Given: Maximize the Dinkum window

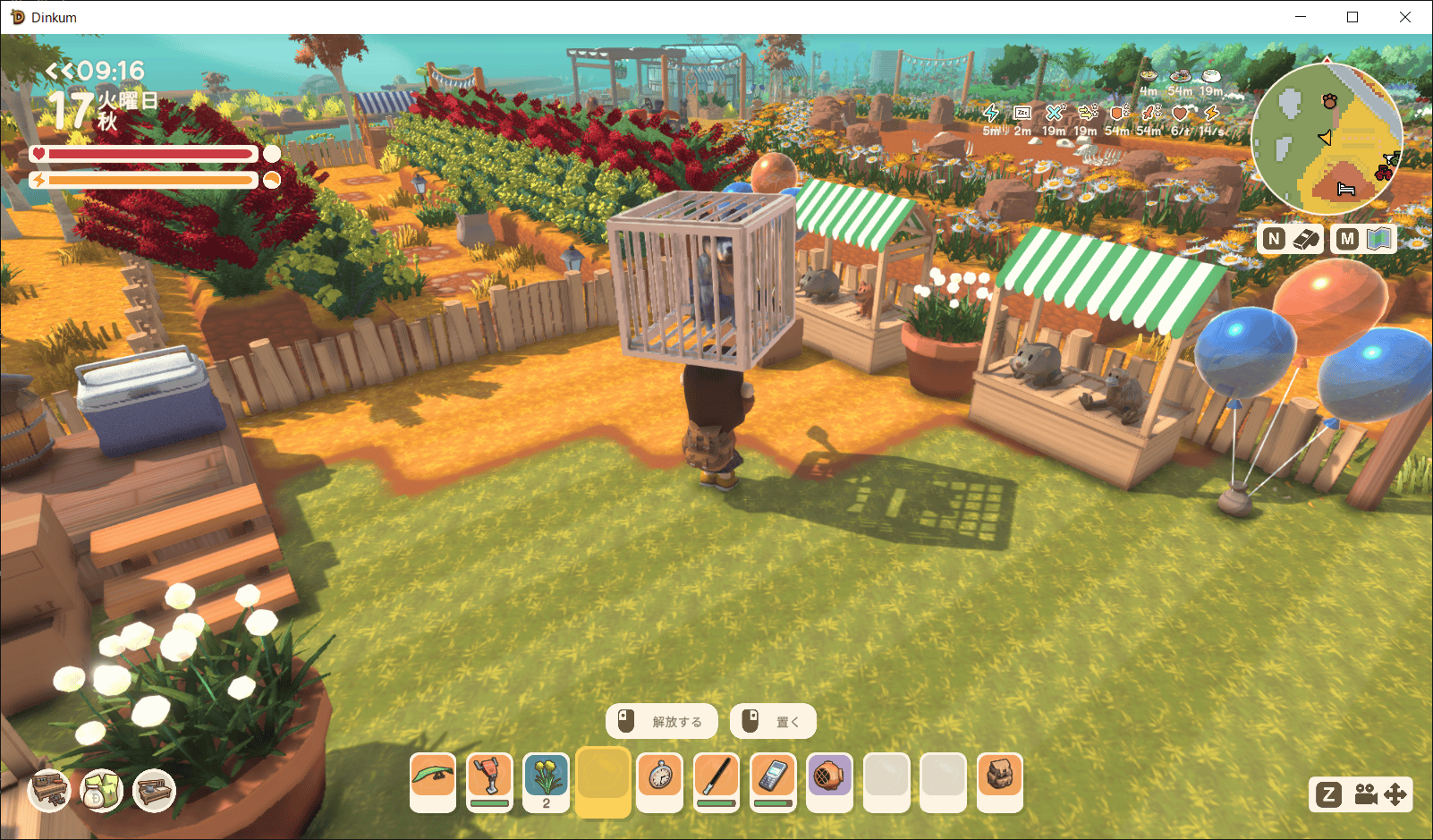Looking at the screenshot, I should (1352, 17).
